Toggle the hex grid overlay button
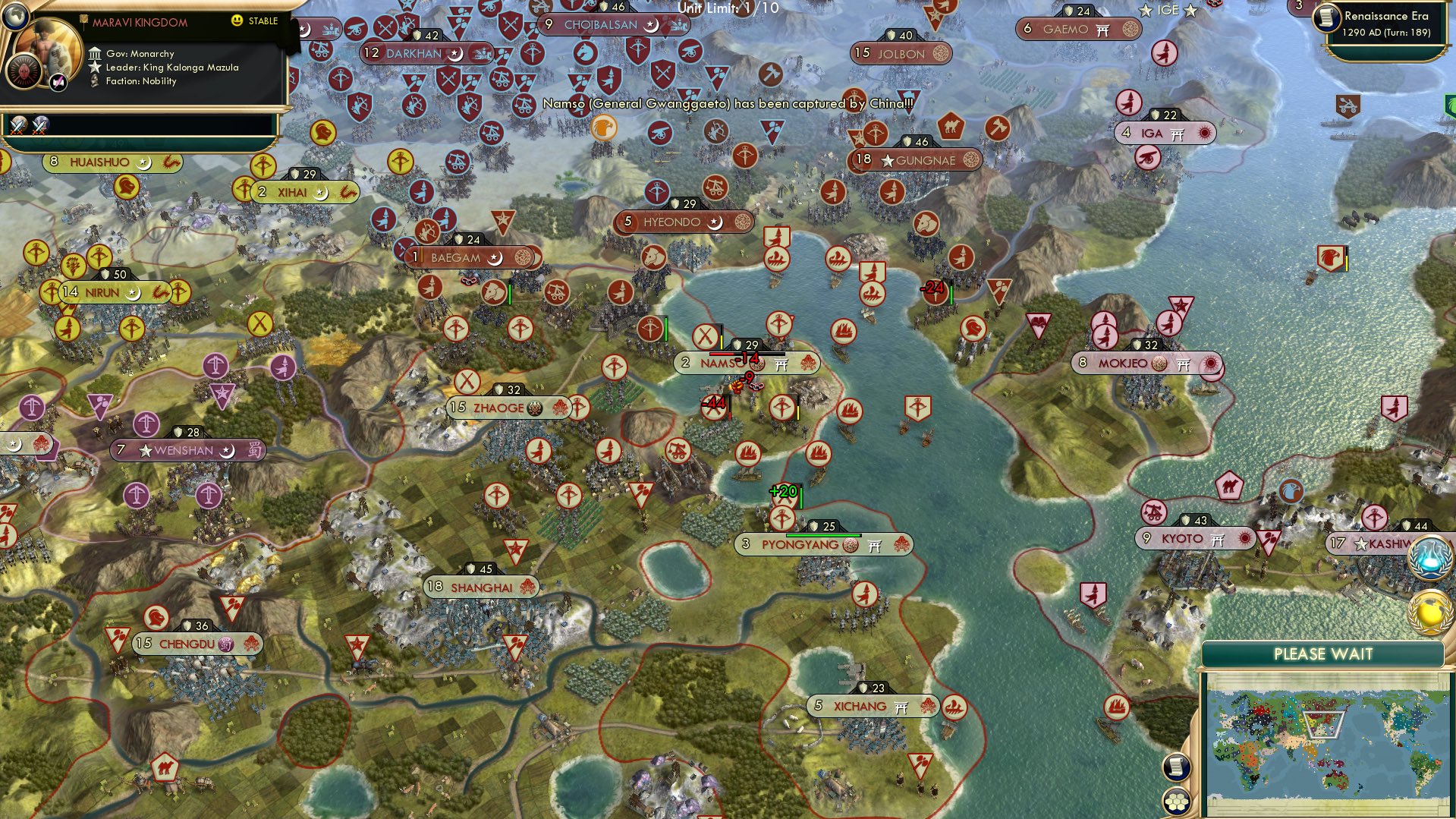Viewport: 1456px width, 819px height. tap(1176, 799)
